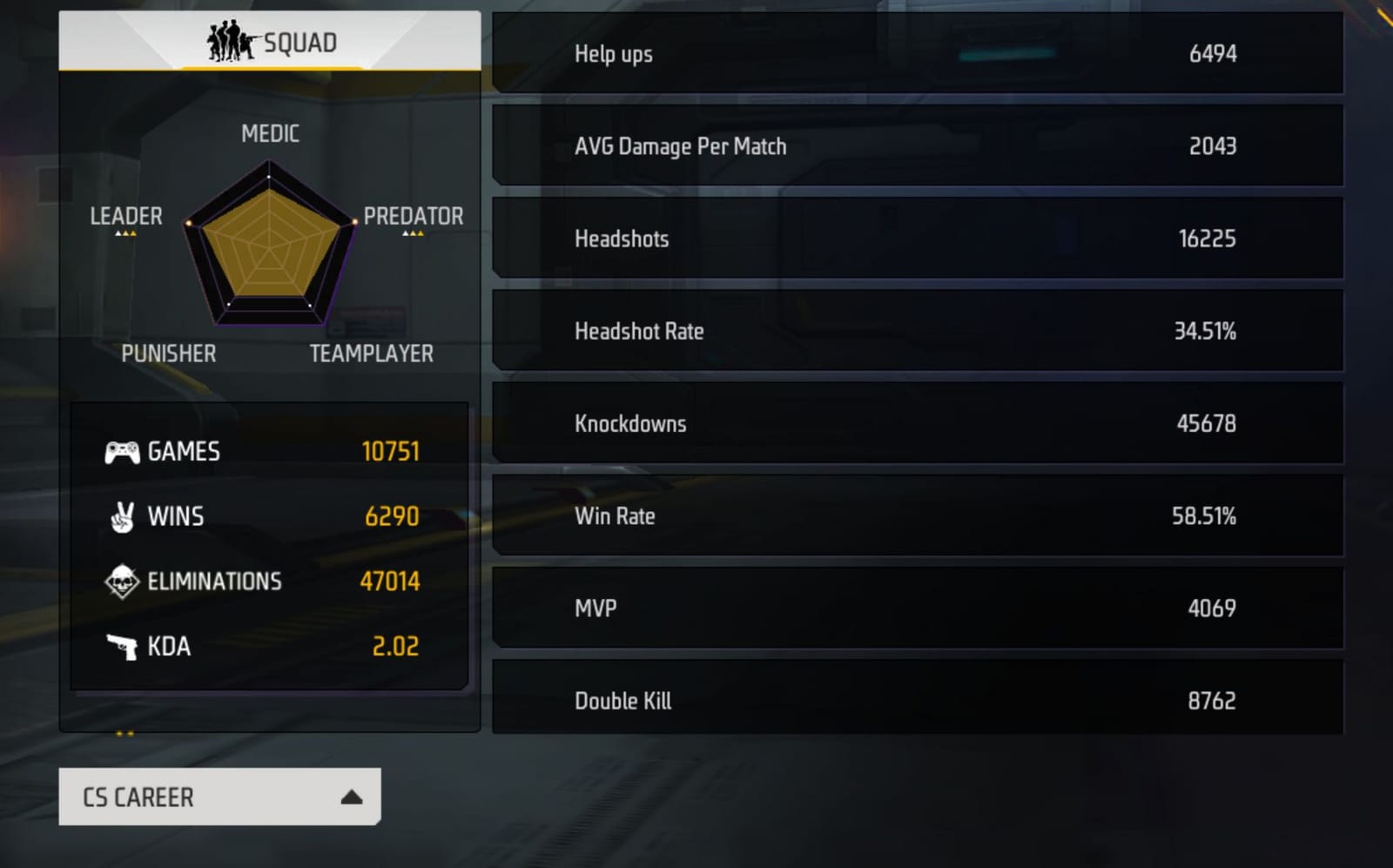Click the victory hand icon beside WINS
Viewport: 1393px width, 868px height.
[x=122, y=516]
